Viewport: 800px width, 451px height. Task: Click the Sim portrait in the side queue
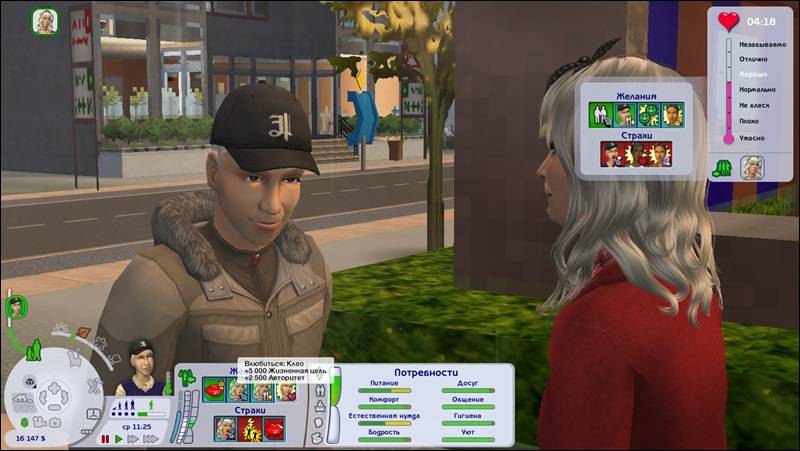pyautogui.click(x=16, y=306)
